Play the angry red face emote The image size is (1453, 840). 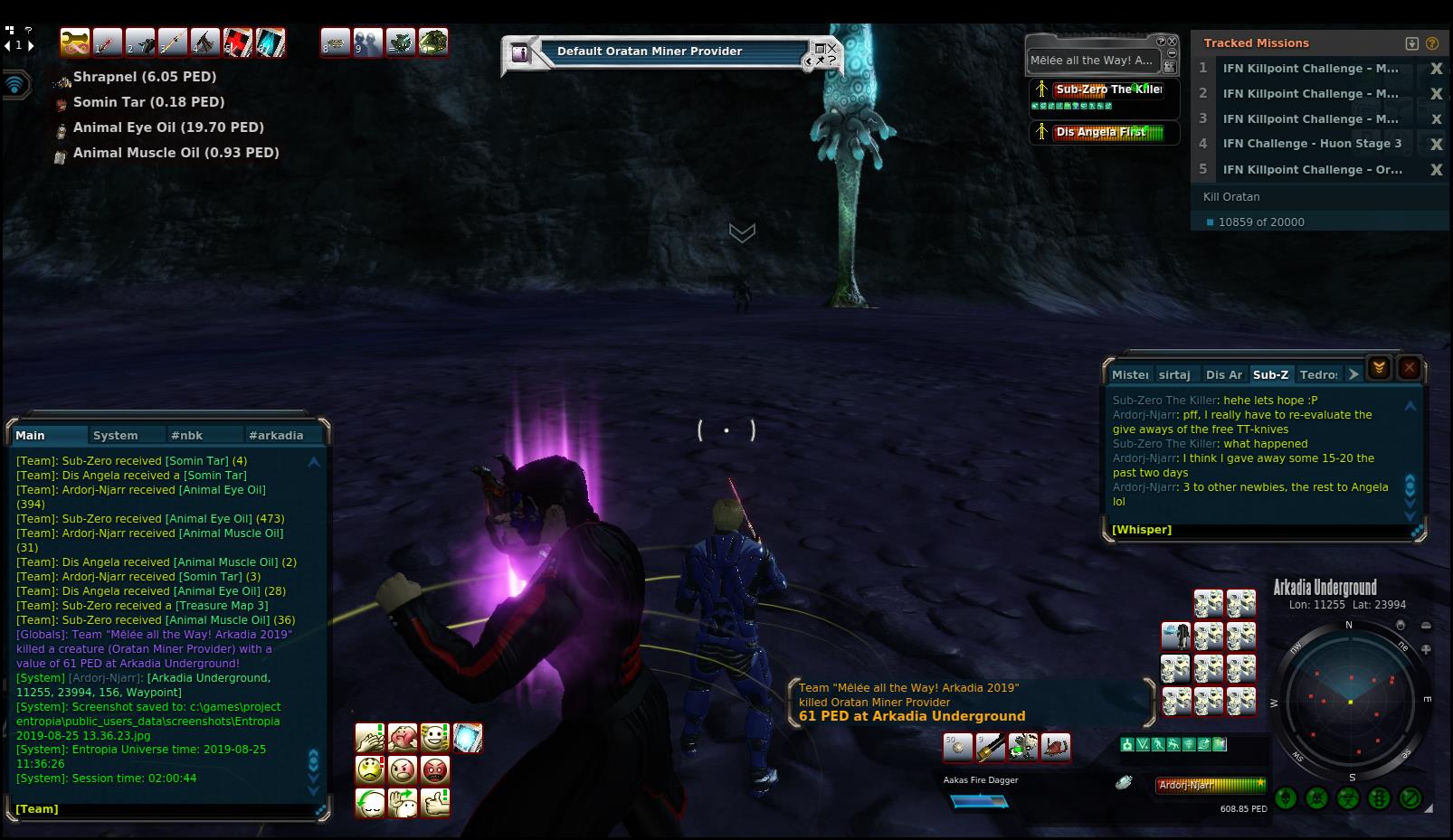tap(435, 770)
